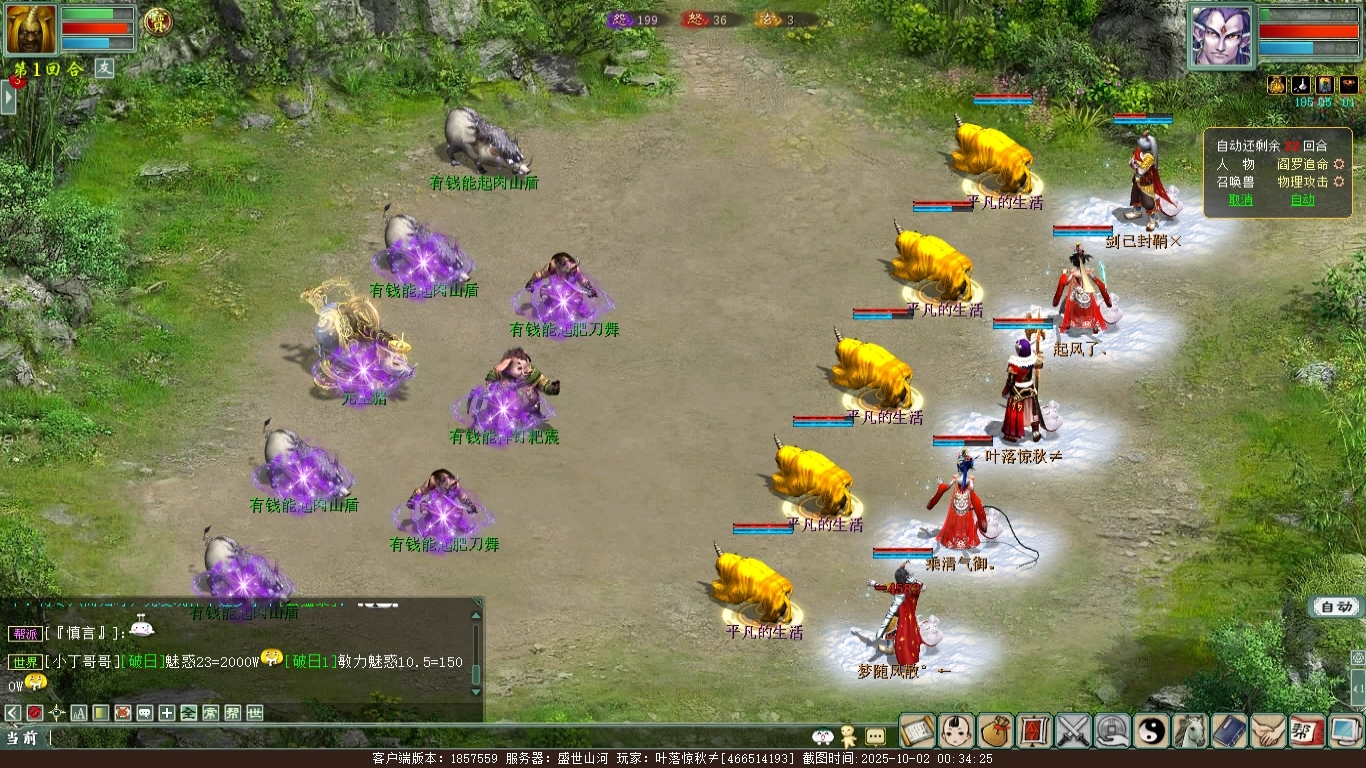Screen dimensions: 1366x768
Task: Click the purple-haired character portrait
Action: click(1221, 35)
